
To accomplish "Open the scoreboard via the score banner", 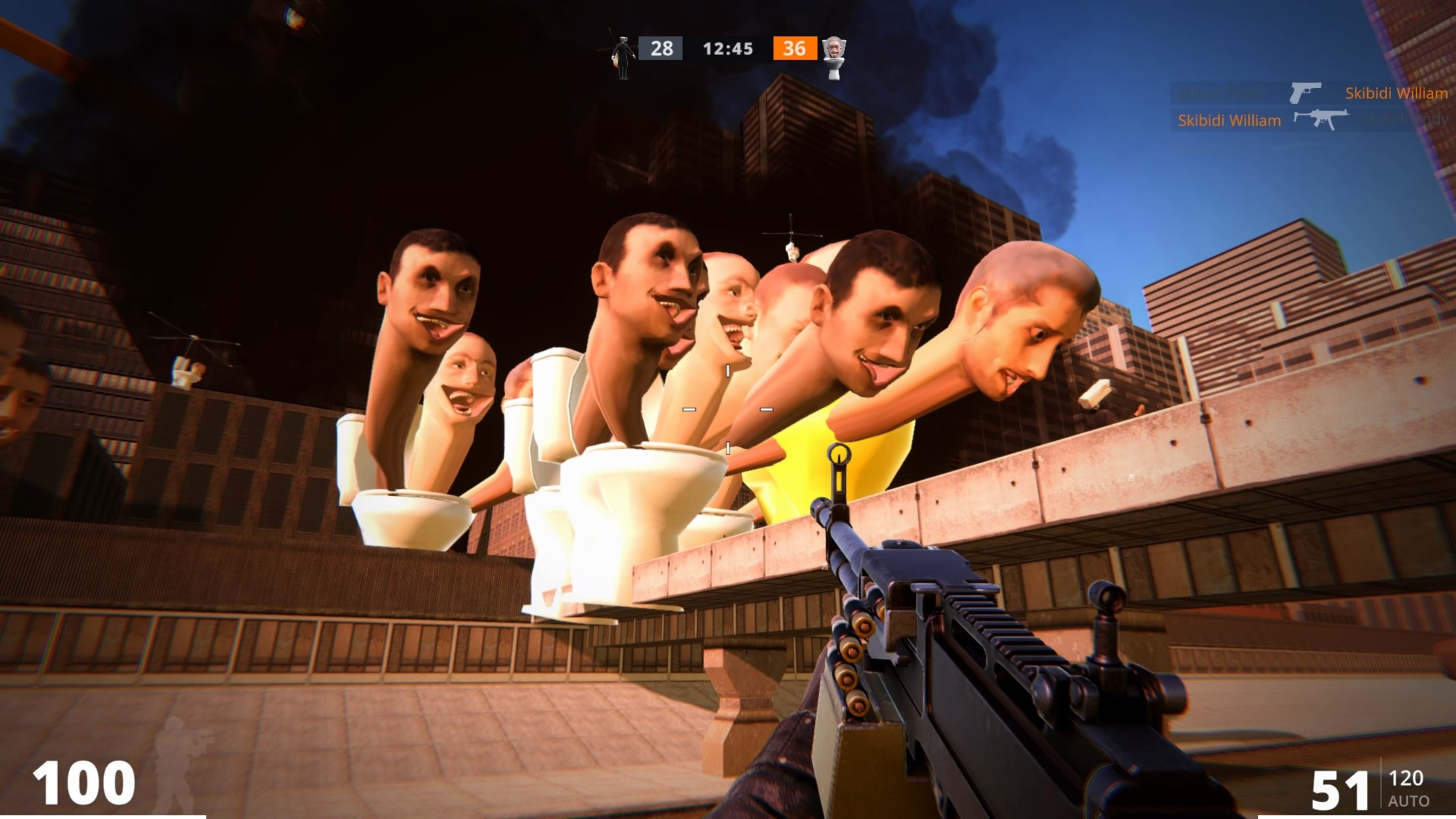I will coord(728,49).
